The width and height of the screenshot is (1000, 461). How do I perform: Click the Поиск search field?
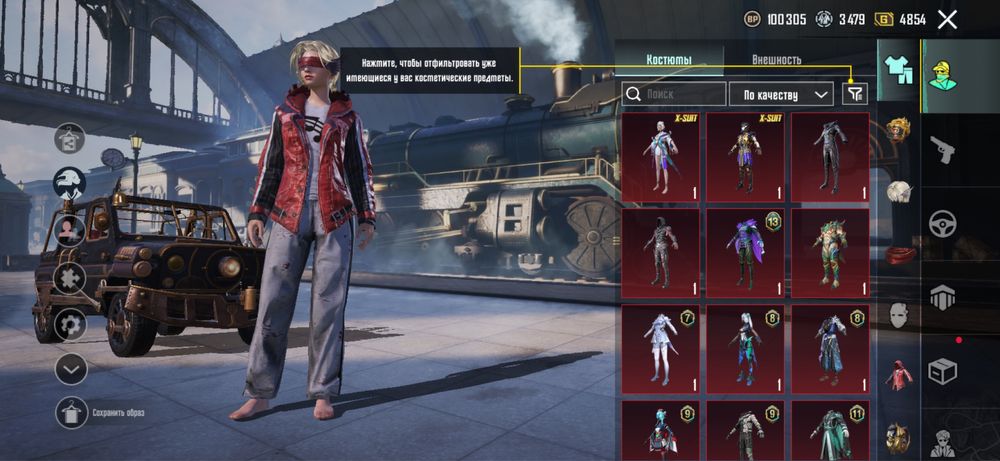pyautogui.click(x=675, y=94)
